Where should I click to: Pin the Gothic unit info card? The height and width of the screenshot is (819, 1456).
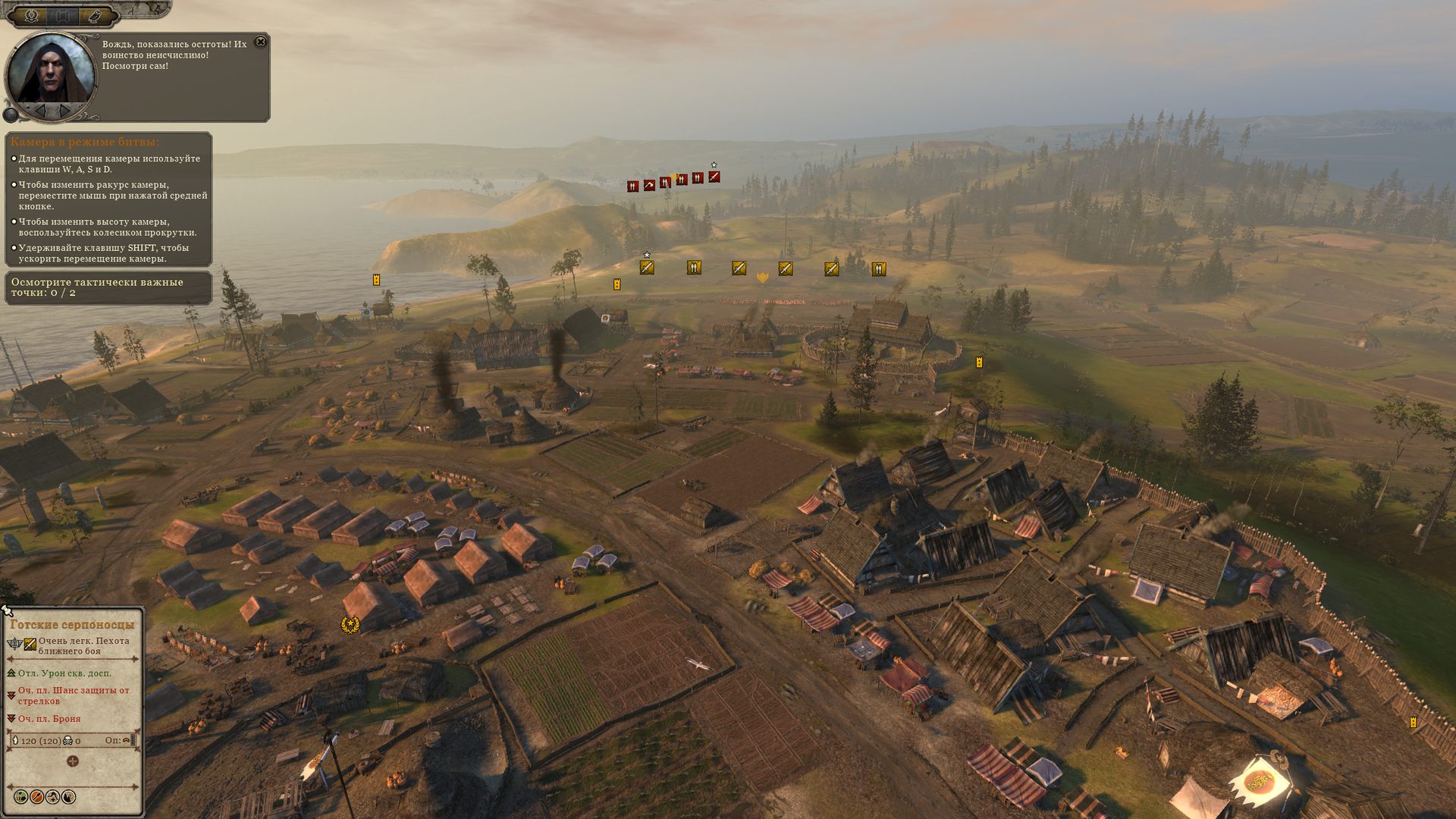(x=8, y=610)
